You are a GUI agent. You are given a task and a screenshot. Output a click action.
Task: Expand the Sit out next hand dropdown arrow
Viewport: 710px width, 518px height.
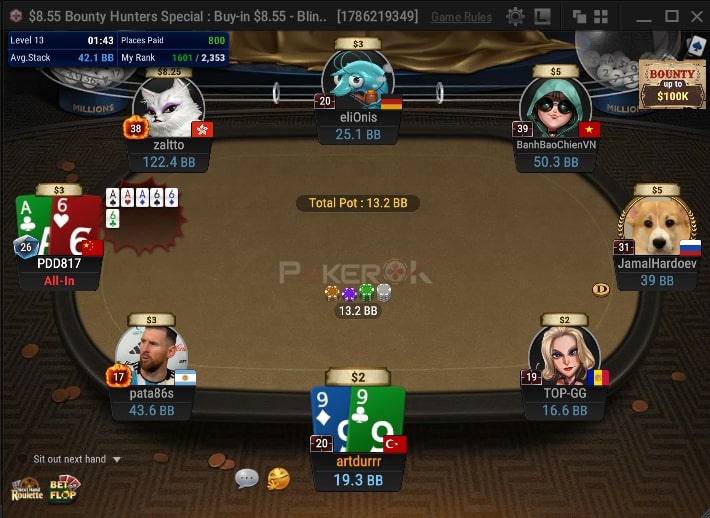coord(117,460)
